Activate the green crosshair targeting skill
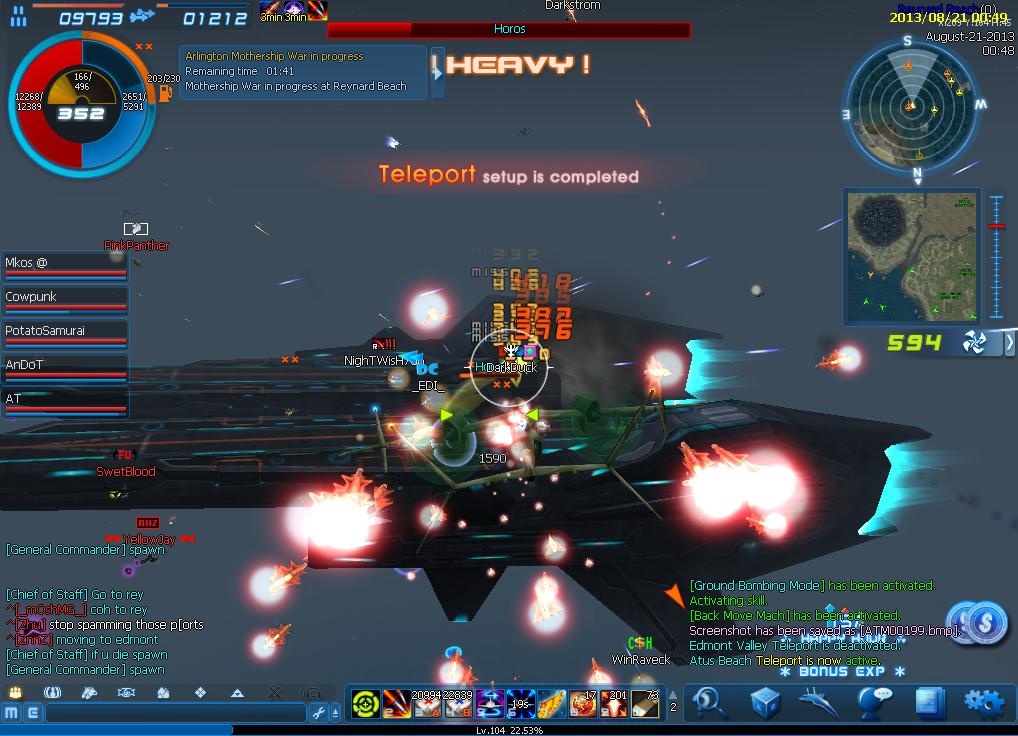The height and width of the screenshot is (736, 1018). 366,704
